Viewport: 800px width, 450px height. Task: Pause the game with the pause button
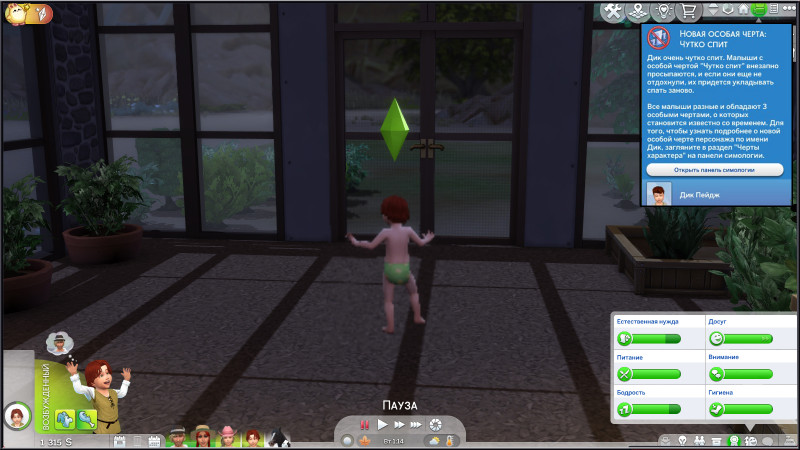364,425
